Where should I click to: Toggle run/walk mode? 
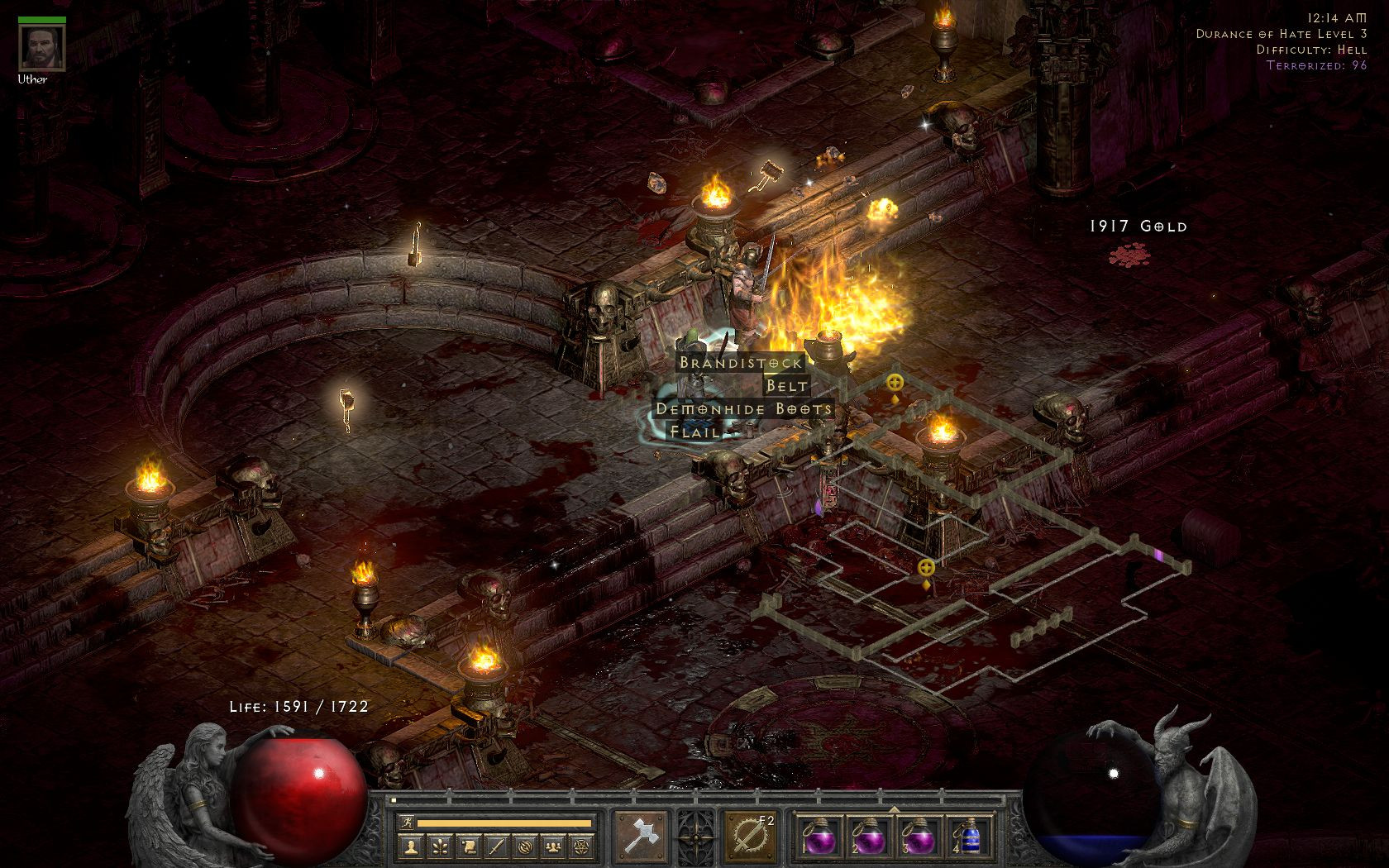[407, 822]
